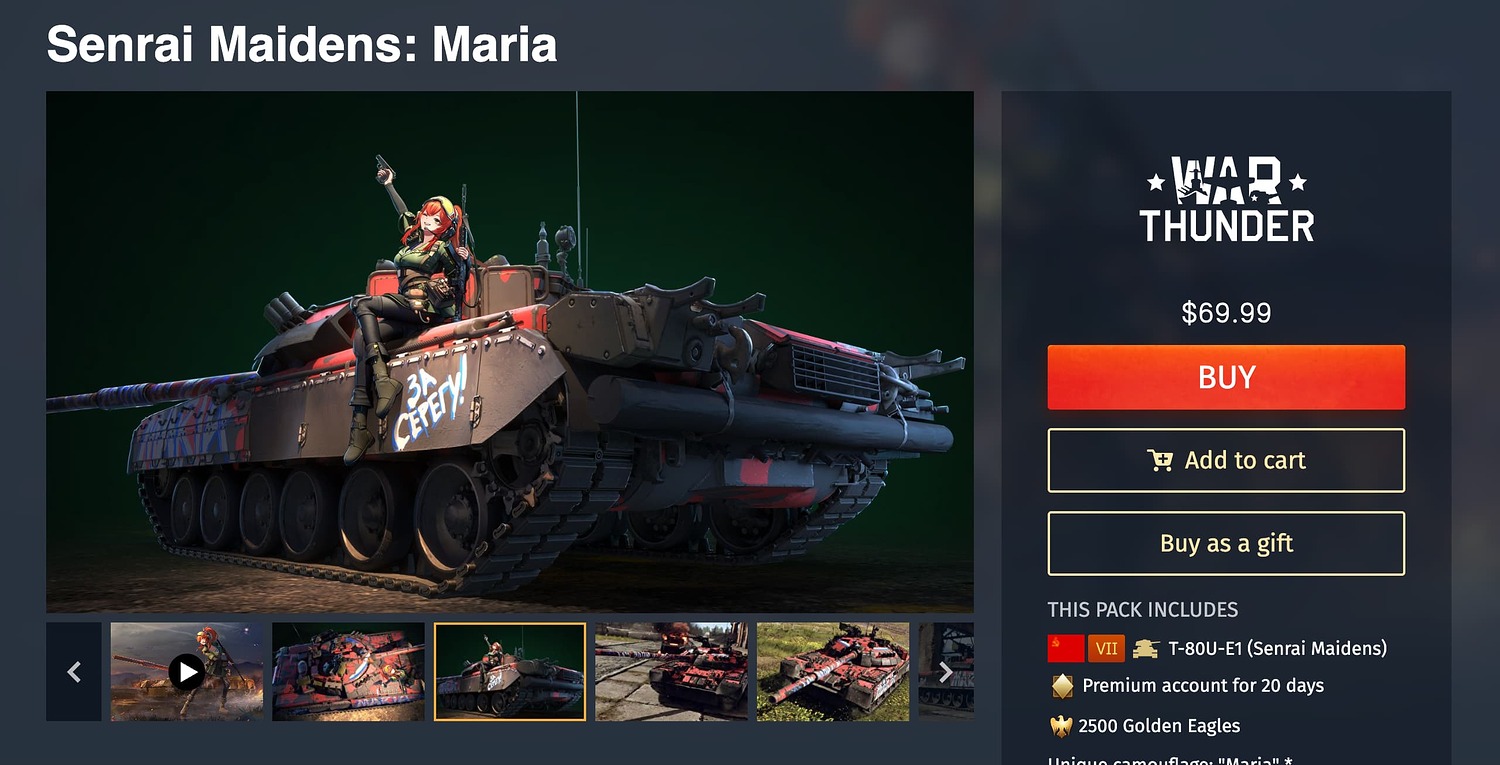This screenshot has height=765, width=1500.
Task: Click the USSR flag icon beside T-80U-E1
Action: pos(1069,648)
